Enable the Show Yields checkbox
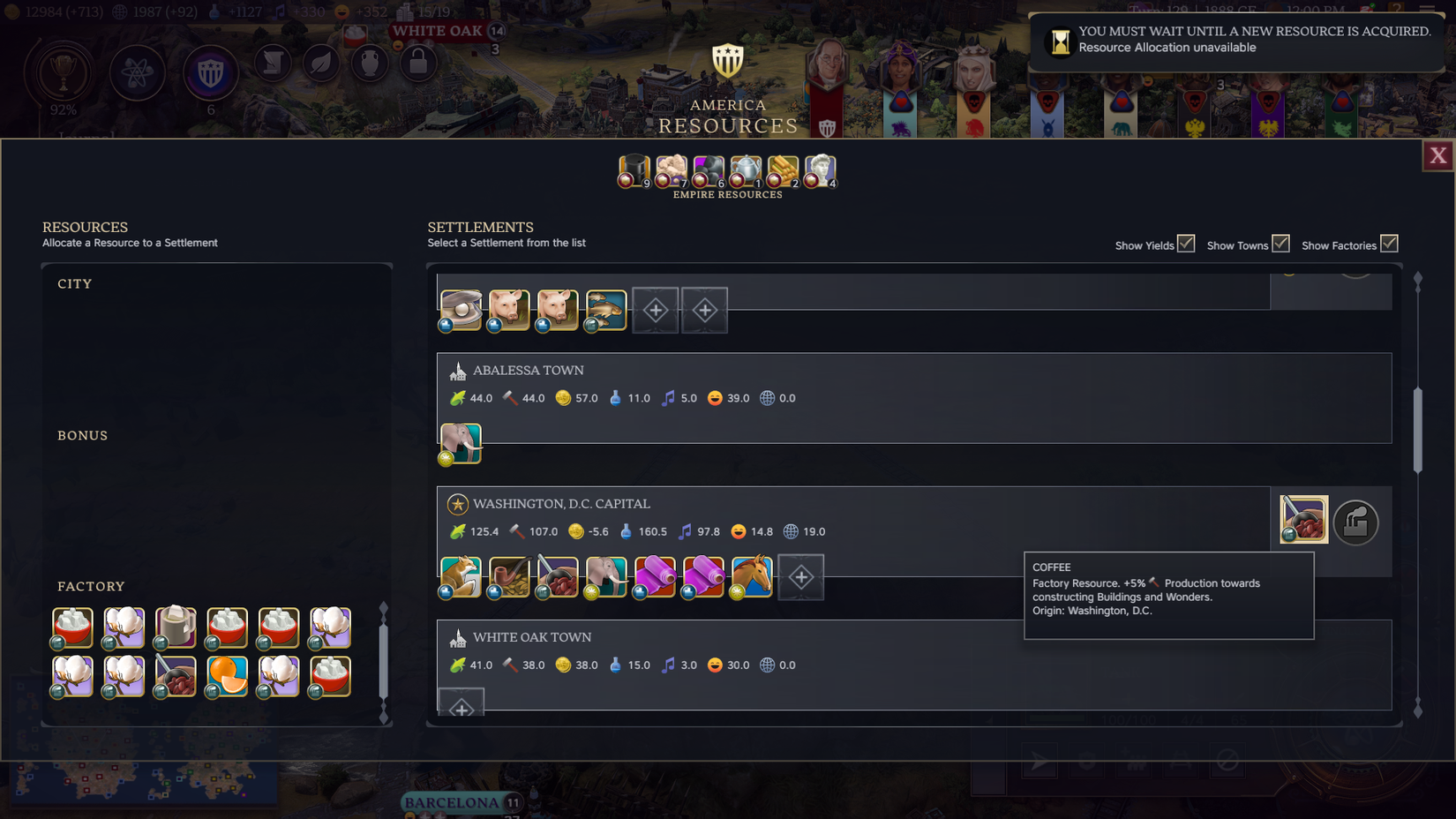 coord(1186,242)
